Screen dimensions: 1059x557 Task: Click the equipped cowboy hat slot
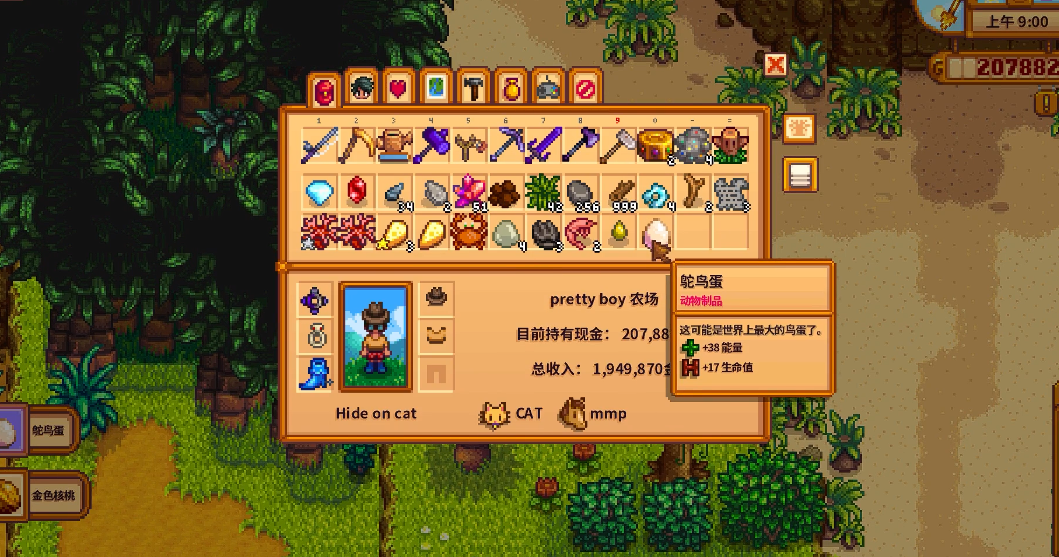click(x=436, y=296)
